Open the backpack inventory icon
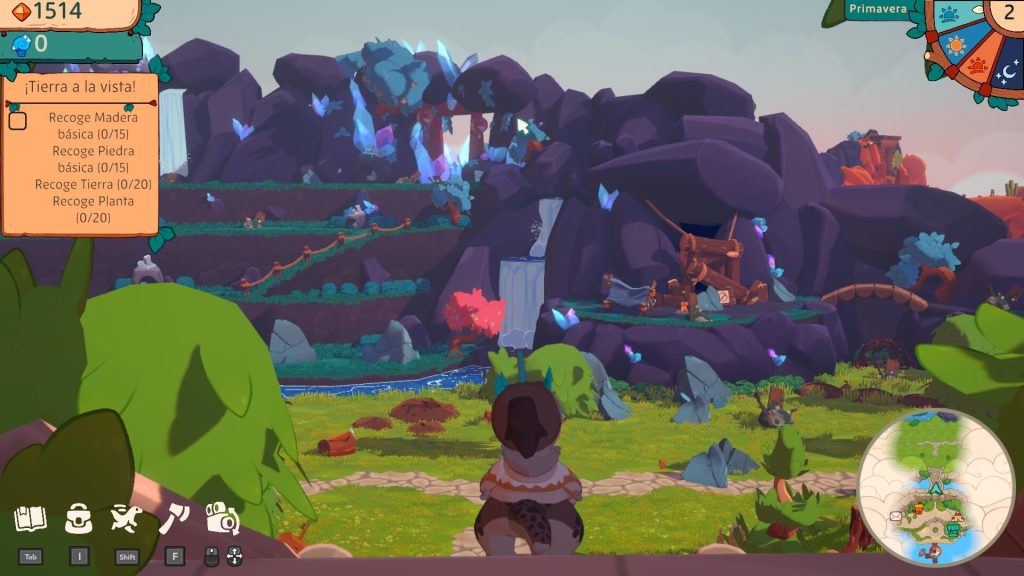1024x576 pixels. [x=78, y=518]
